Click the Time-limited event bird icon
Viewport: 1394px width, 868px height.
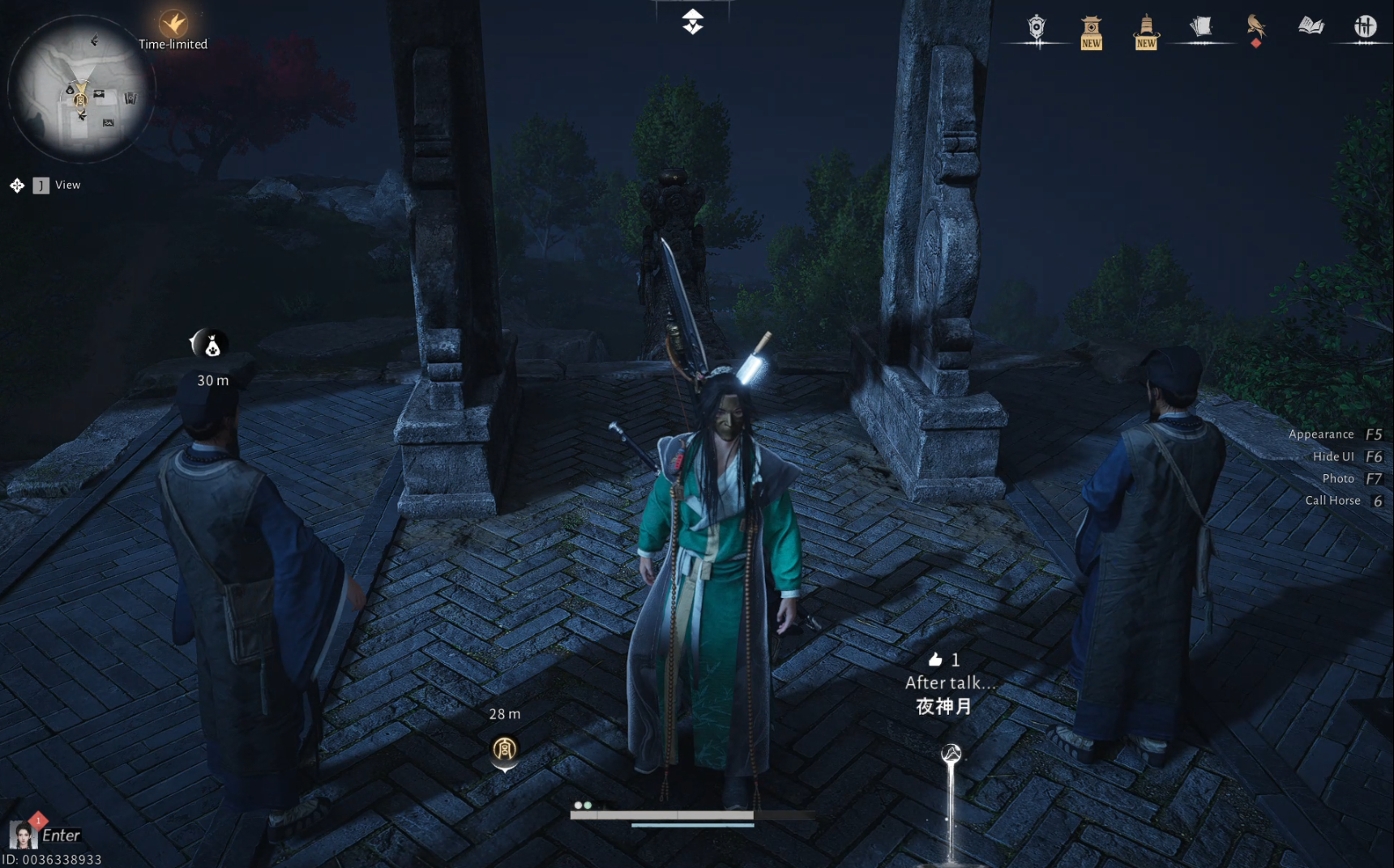173,23
